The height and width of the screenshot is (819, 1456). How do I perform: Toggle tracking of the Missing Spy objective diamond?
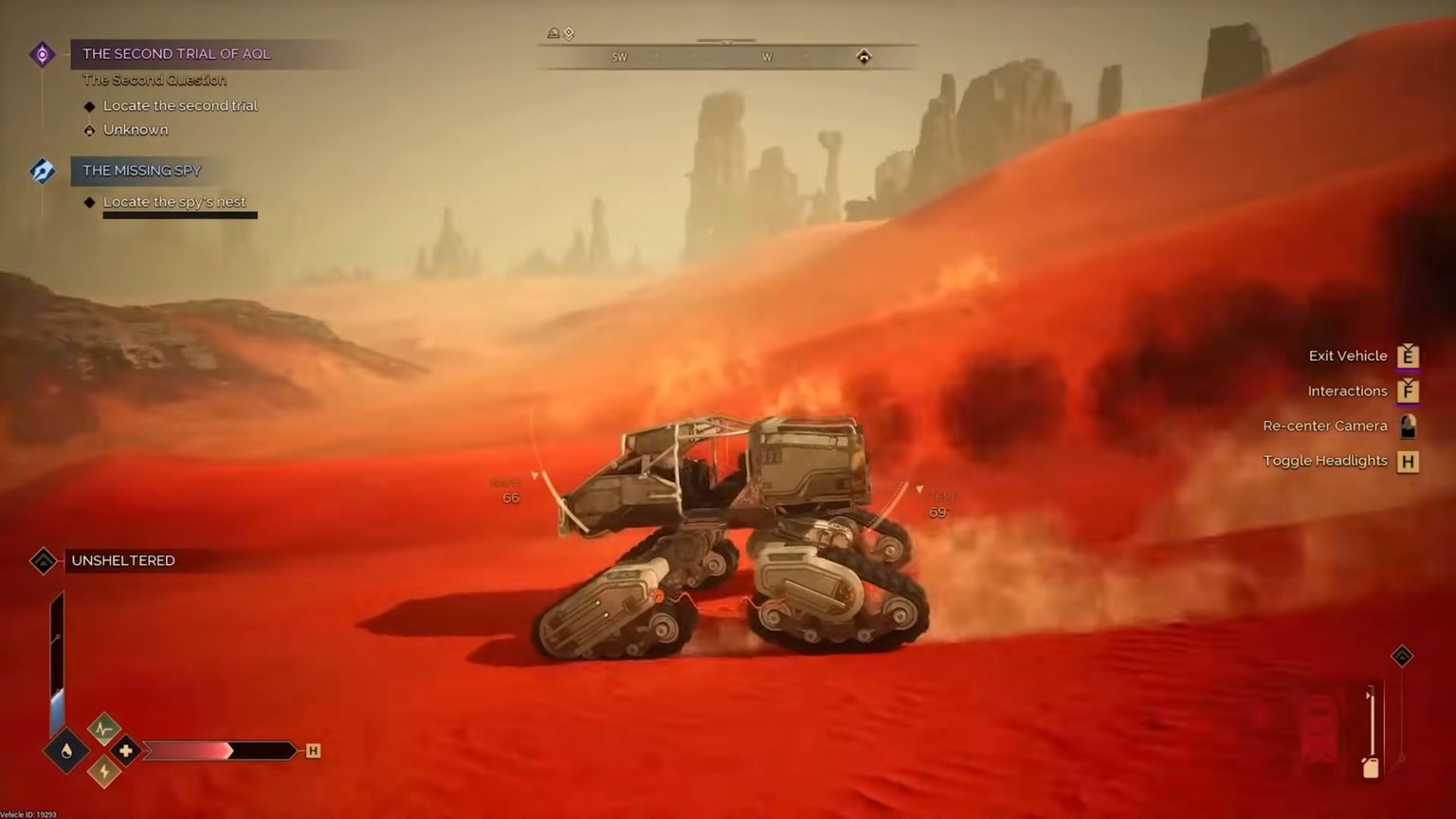[90, 201]
